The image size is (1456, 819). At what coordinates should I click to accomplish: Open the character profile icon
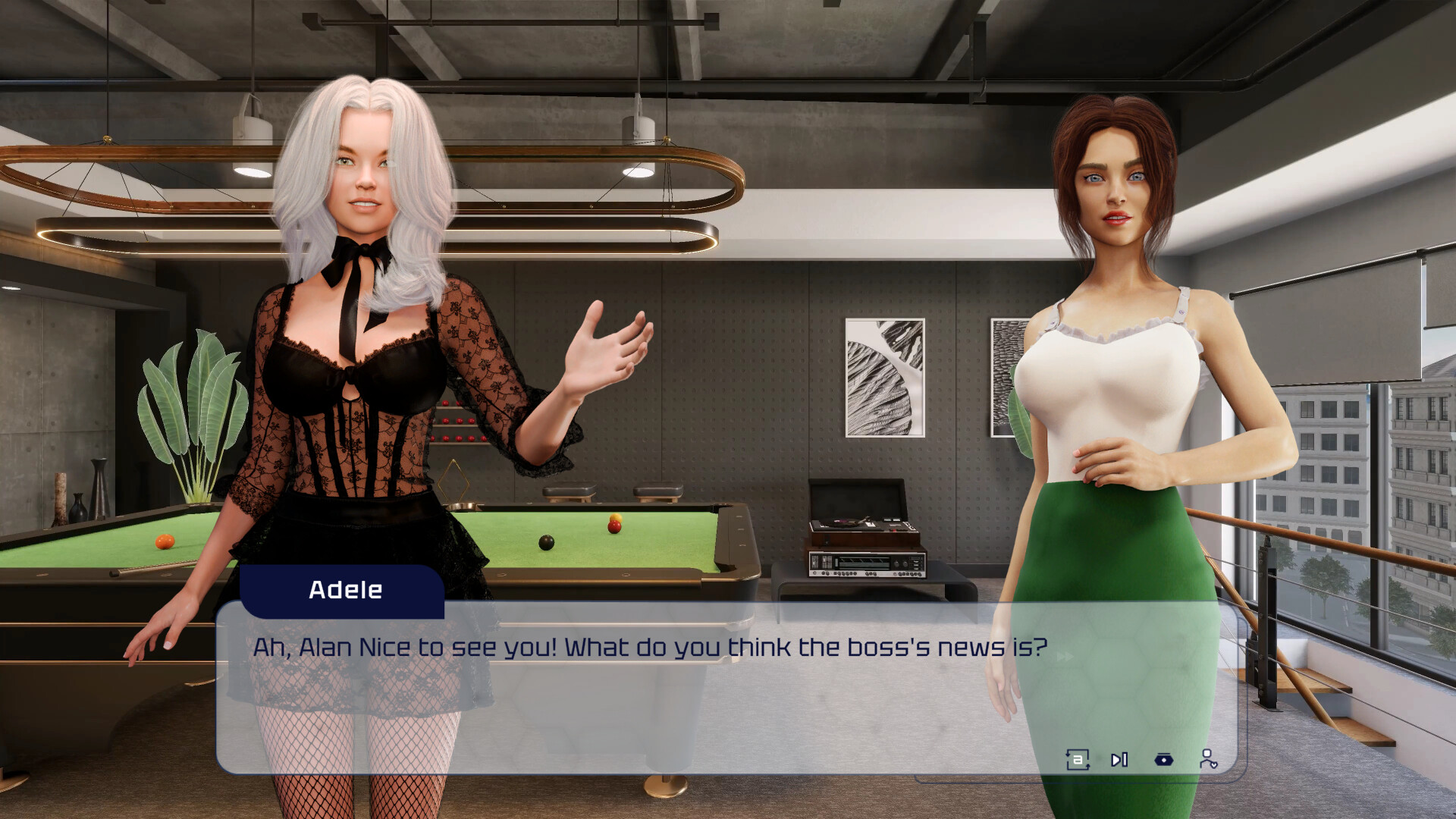1210,759
